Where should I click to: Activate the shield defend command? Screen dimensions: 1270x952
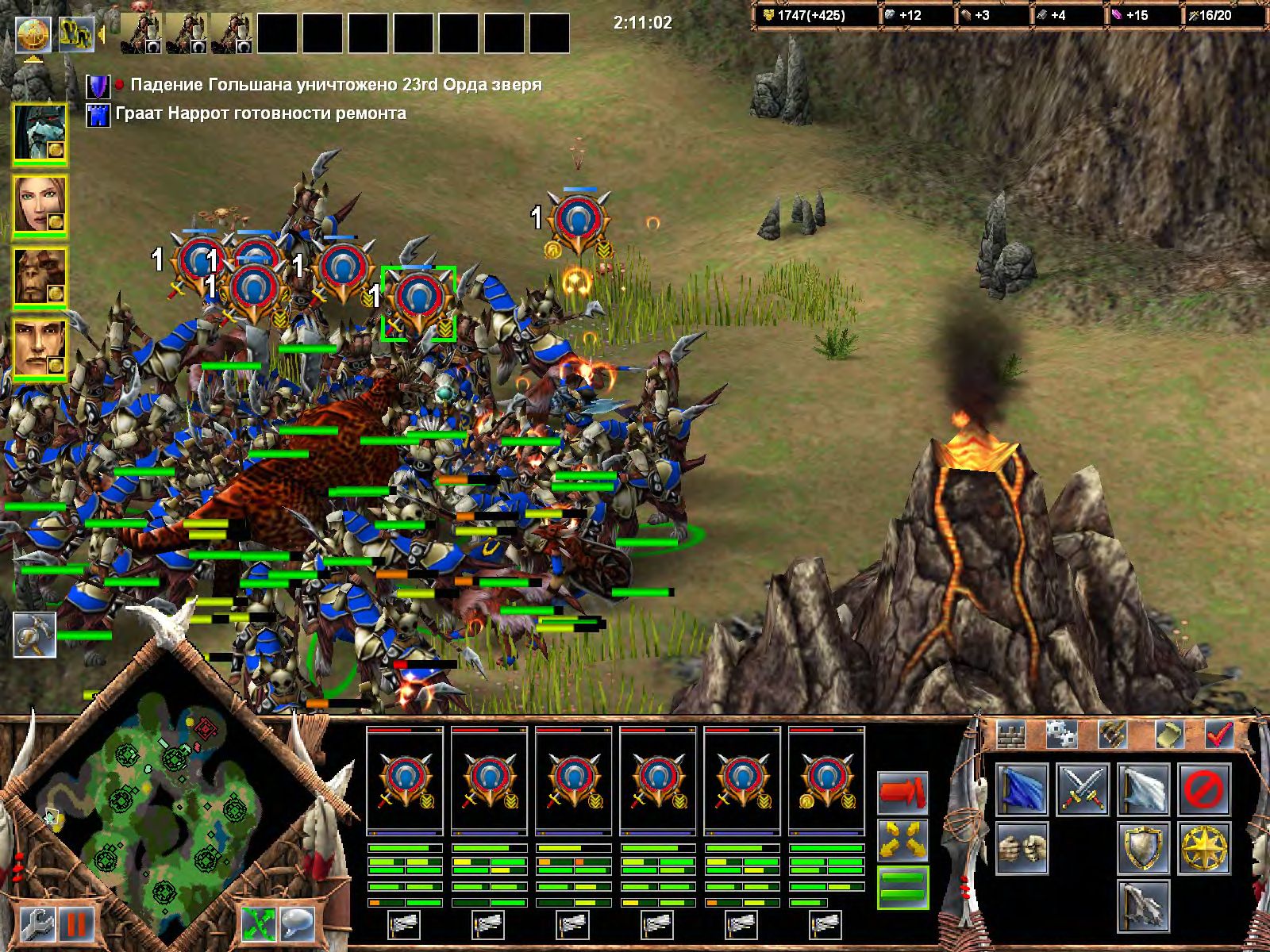coord(1144,846)
